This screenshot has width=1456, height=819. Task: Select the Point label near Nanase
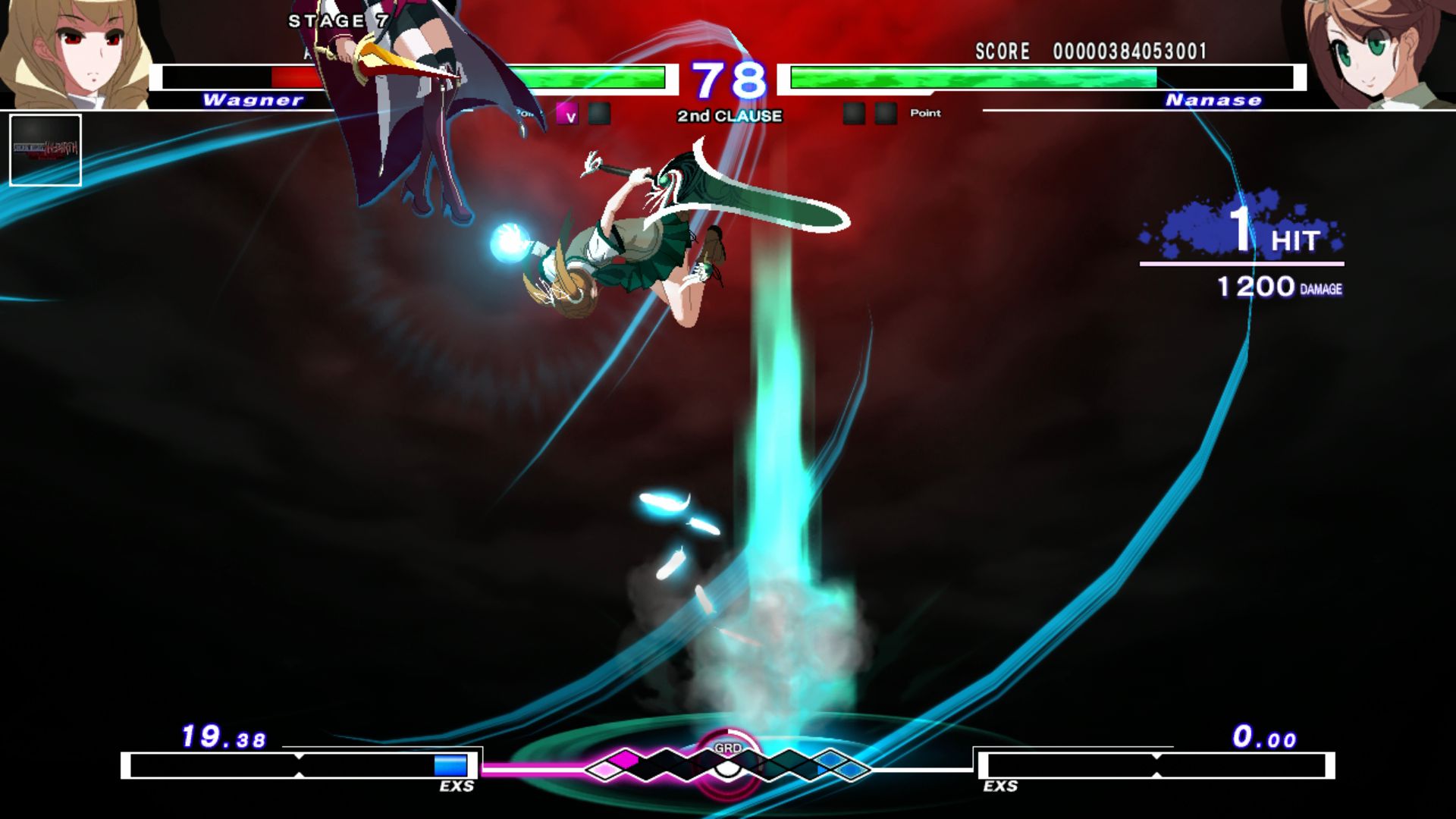[927, 114]
